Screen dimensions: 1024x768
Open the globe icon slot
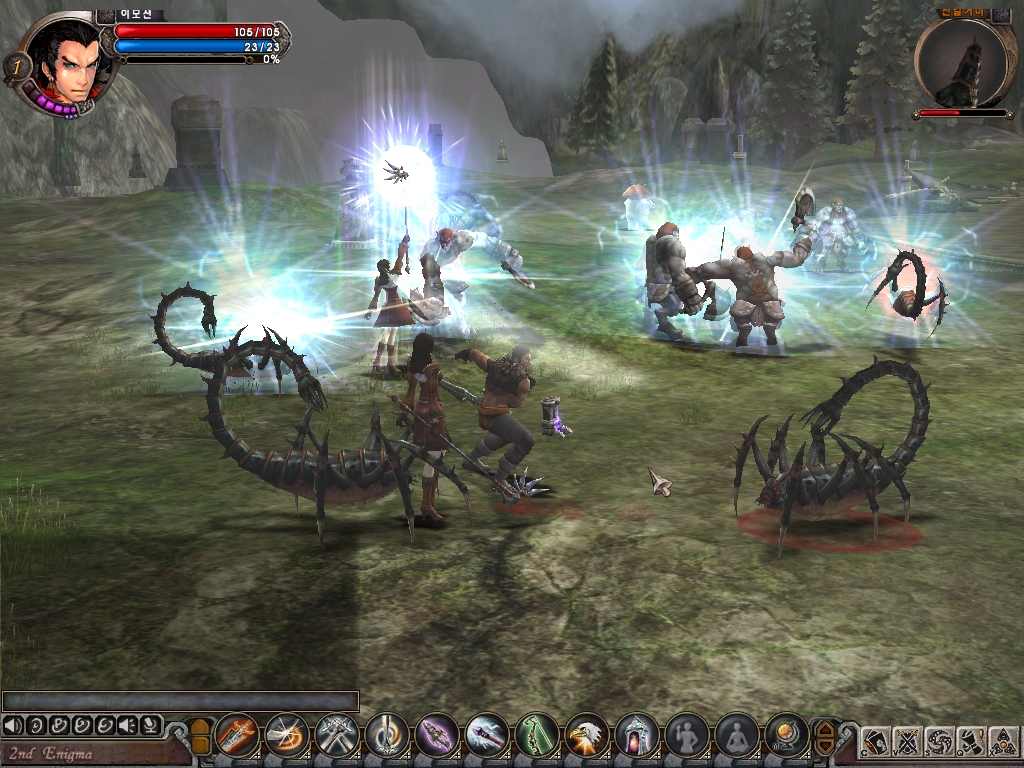[787, 737]
